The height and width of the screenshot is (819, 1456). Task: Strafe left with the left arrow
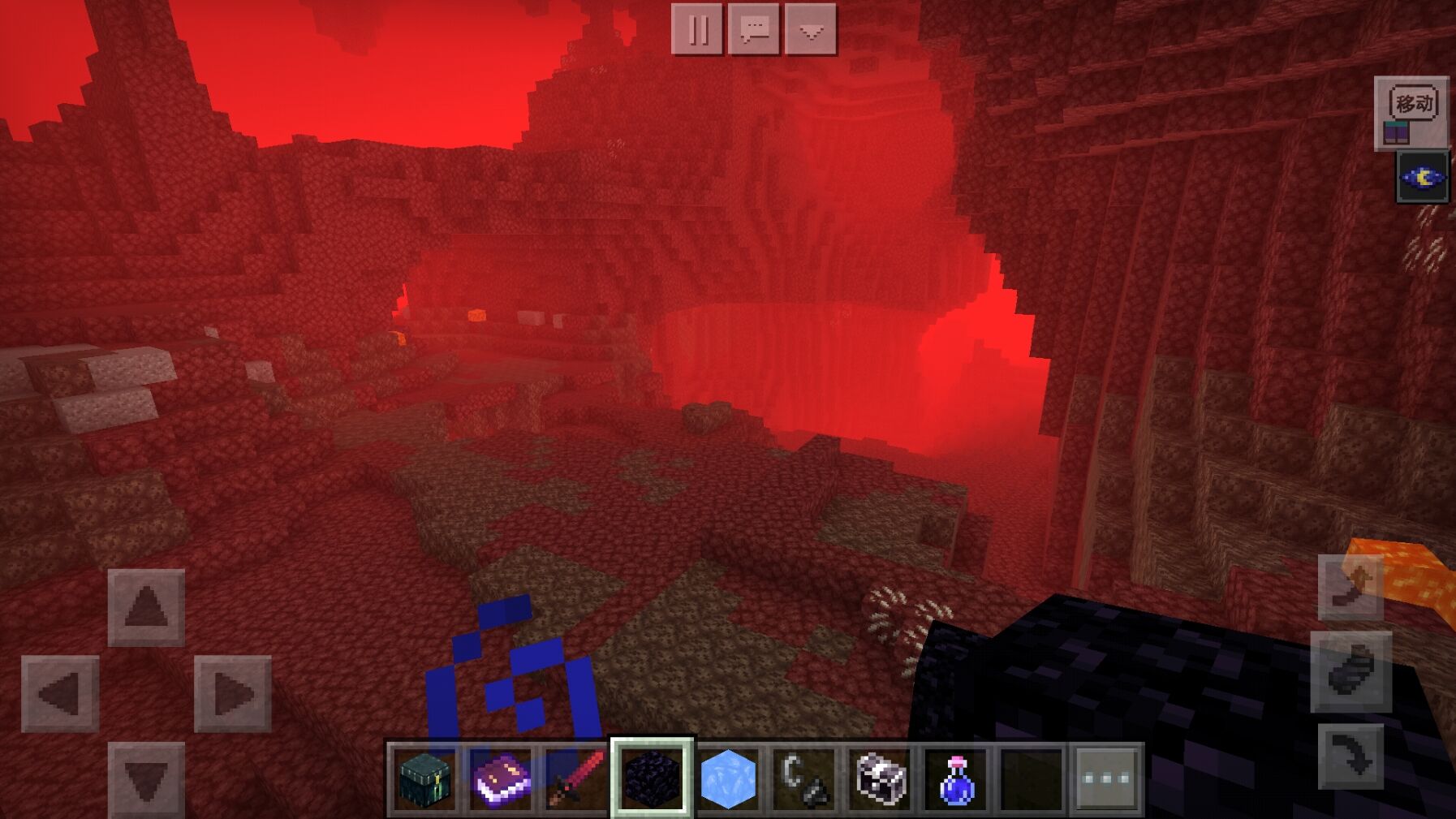coord(60,693)
